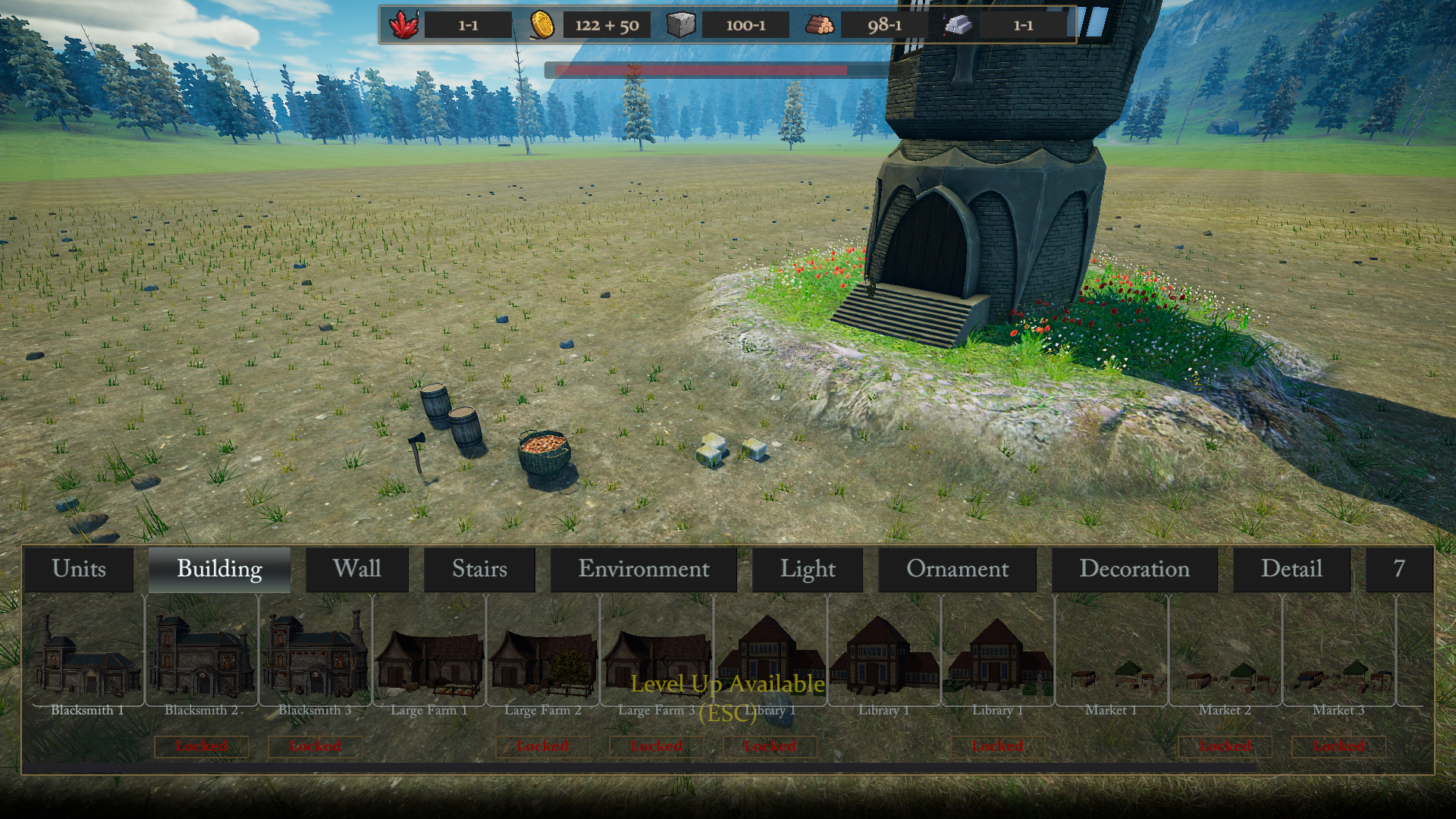Choose the Ornament tab
This screenshot has height=819, width=1456.
957,569
